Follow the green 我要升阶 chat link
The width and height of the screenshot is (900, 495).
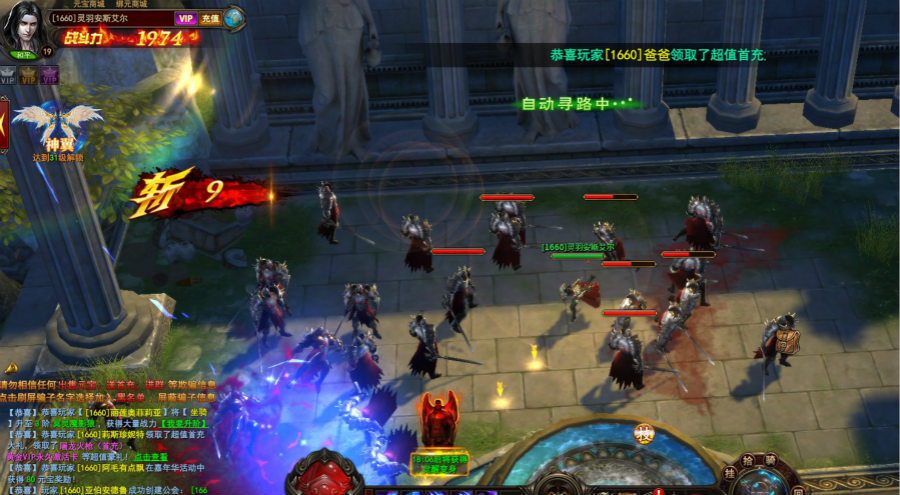(187, 423)
